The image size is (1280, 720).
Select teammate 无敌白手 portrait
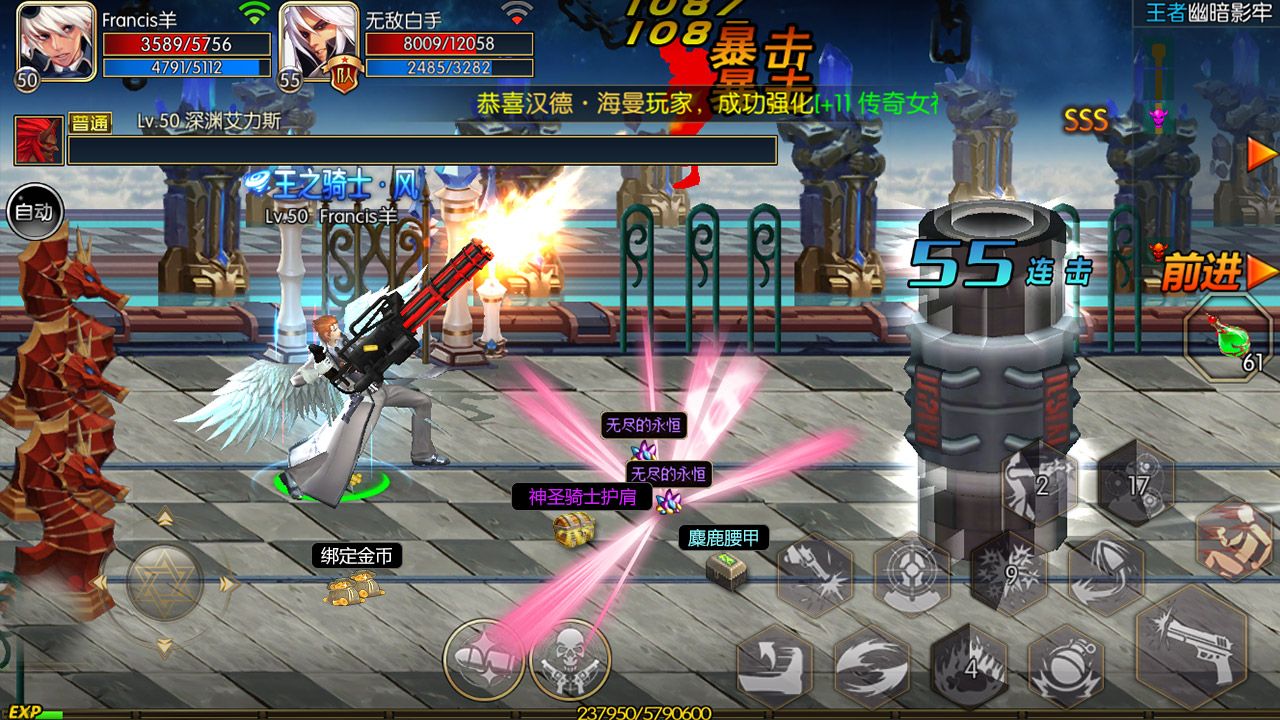click(318, 42)
